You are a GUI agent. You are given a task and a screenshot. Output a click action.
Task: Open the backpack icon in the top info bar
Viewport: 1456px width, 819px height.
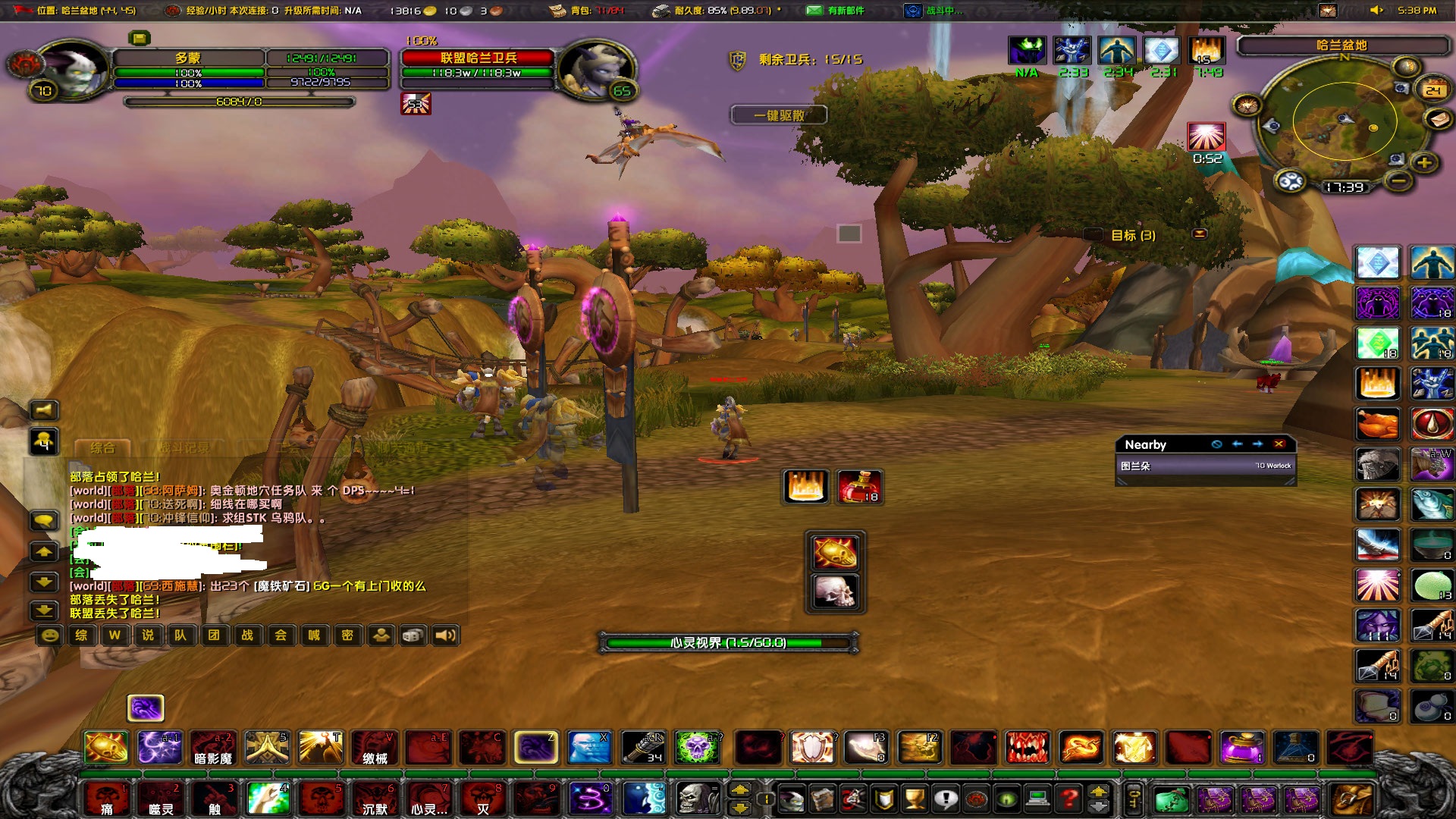tap(558, 11)
